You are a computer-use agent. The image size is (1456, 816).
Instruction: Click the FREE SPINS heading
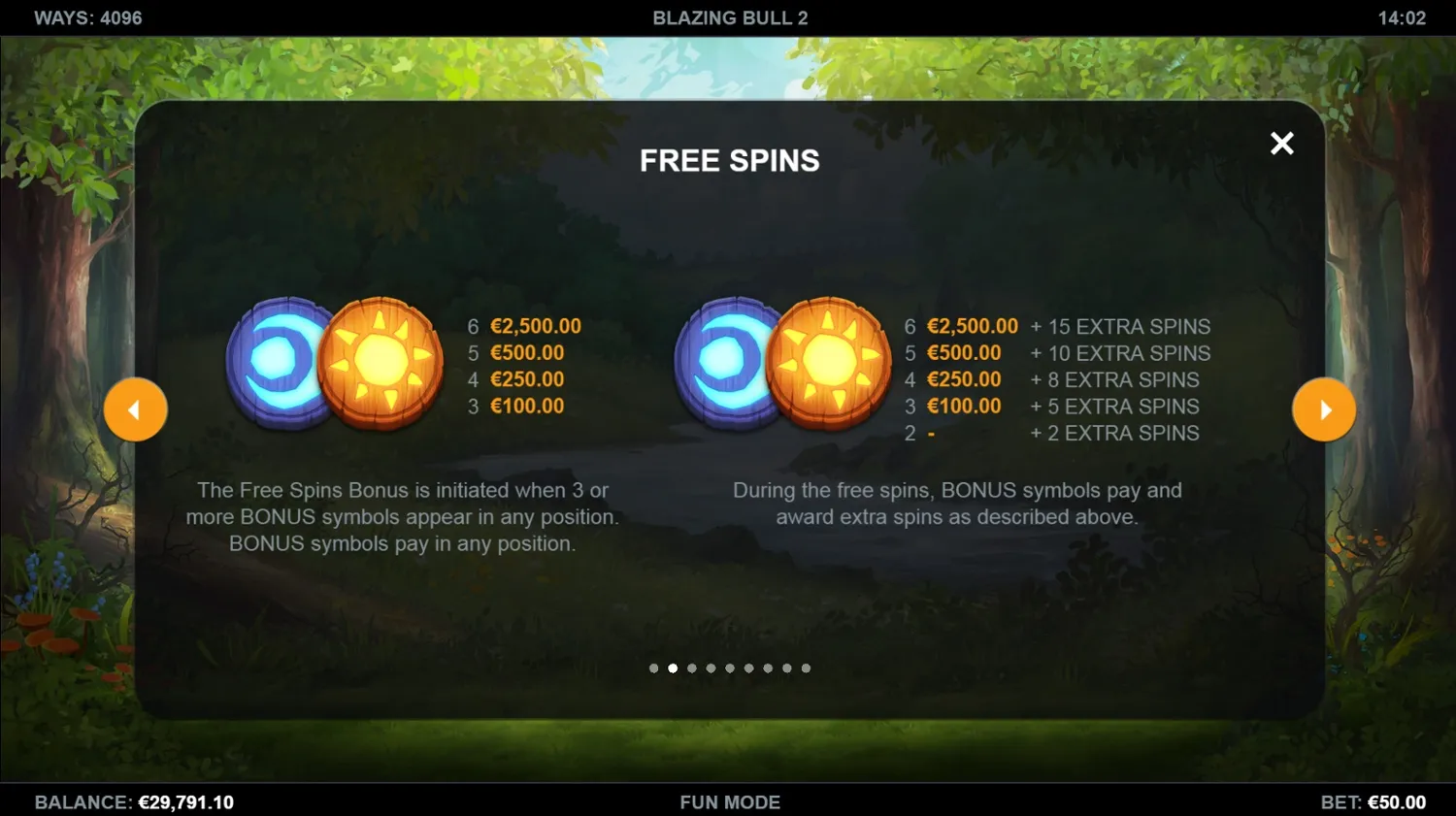click(x=729, y=160)
